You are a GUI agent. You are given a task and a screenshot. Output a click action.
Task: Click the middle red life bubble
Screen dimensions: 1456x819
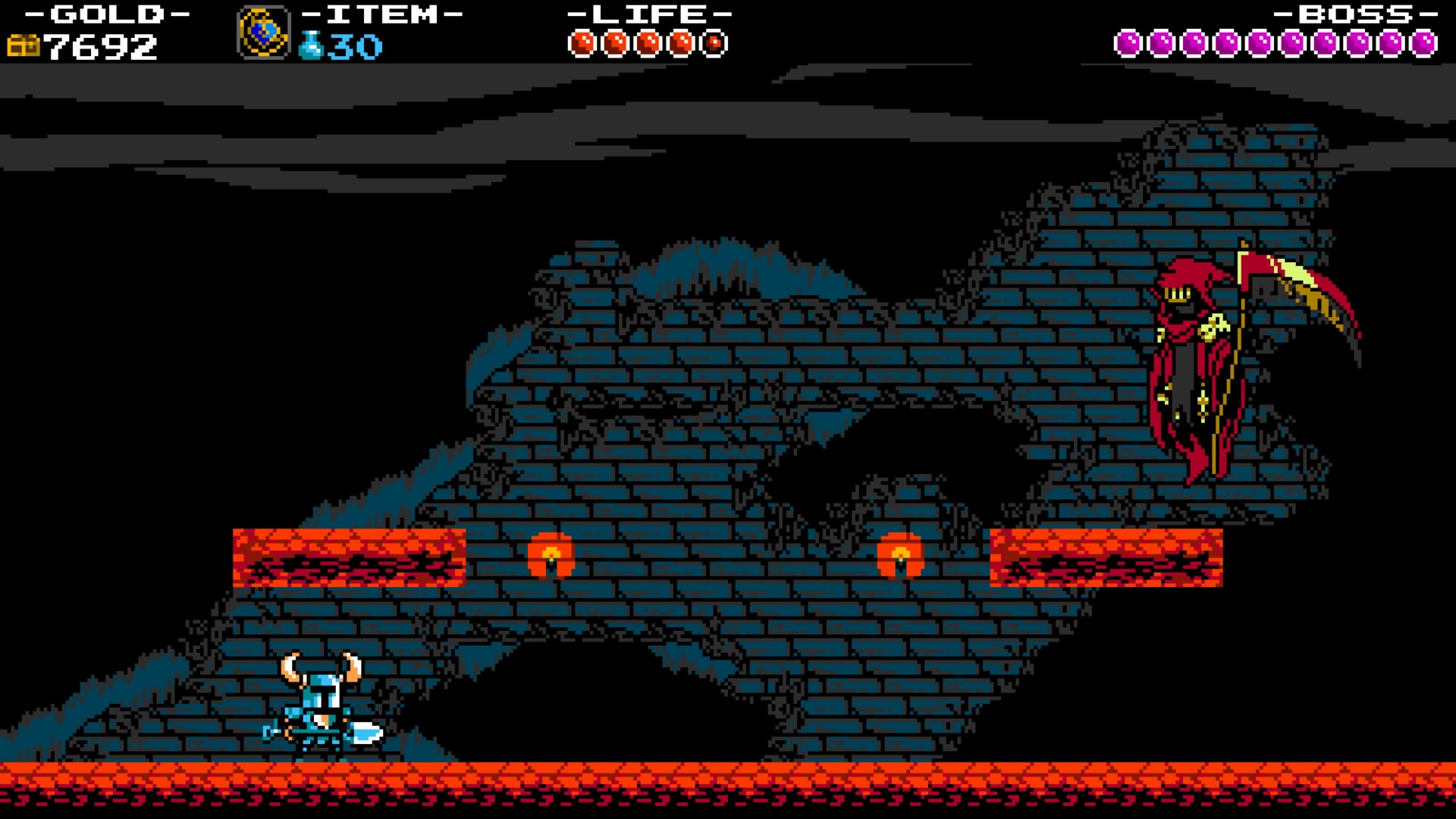pos(648,42)
